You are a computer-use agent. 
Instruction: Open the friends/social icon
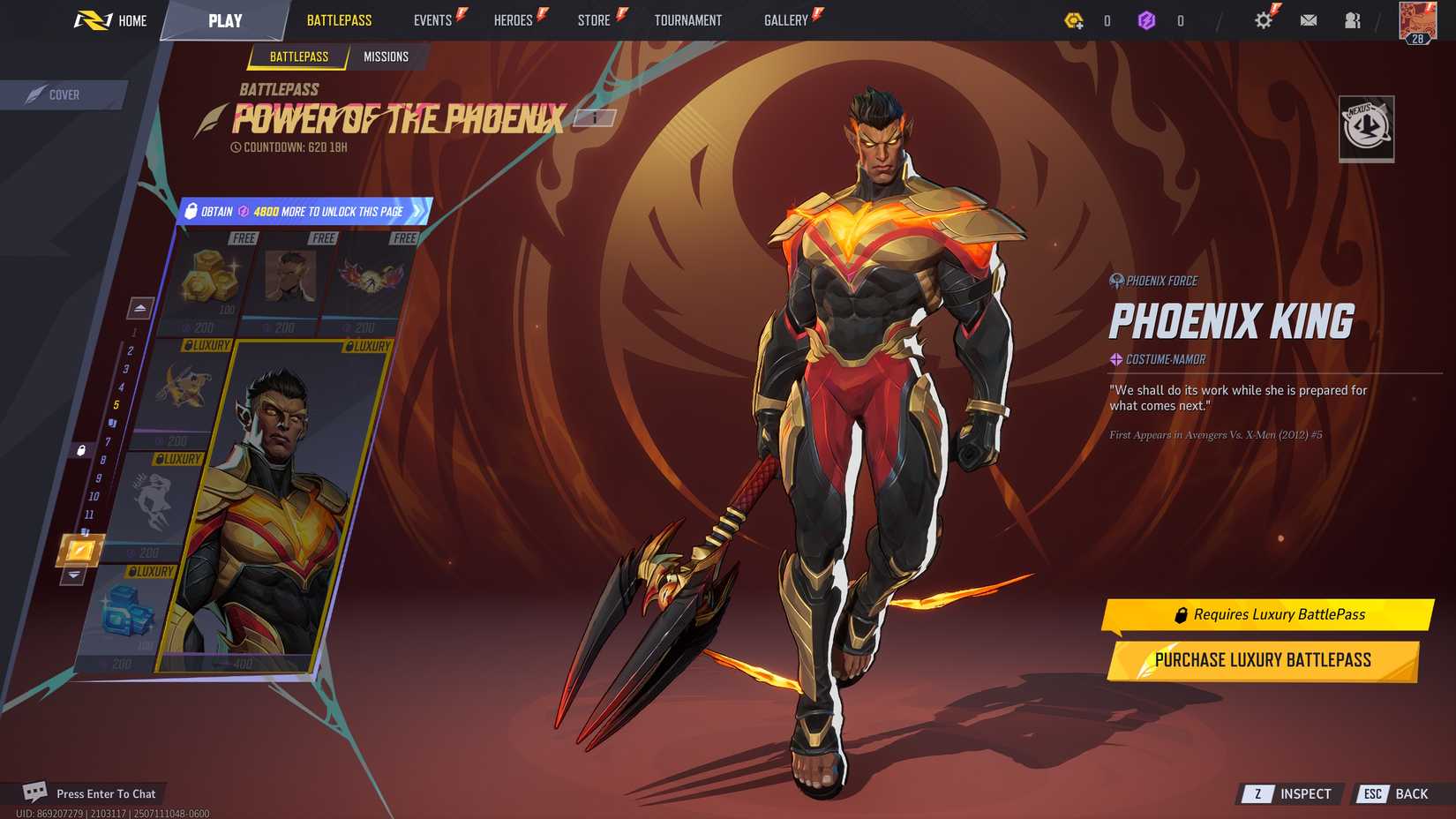click(x=1352, y=19)
